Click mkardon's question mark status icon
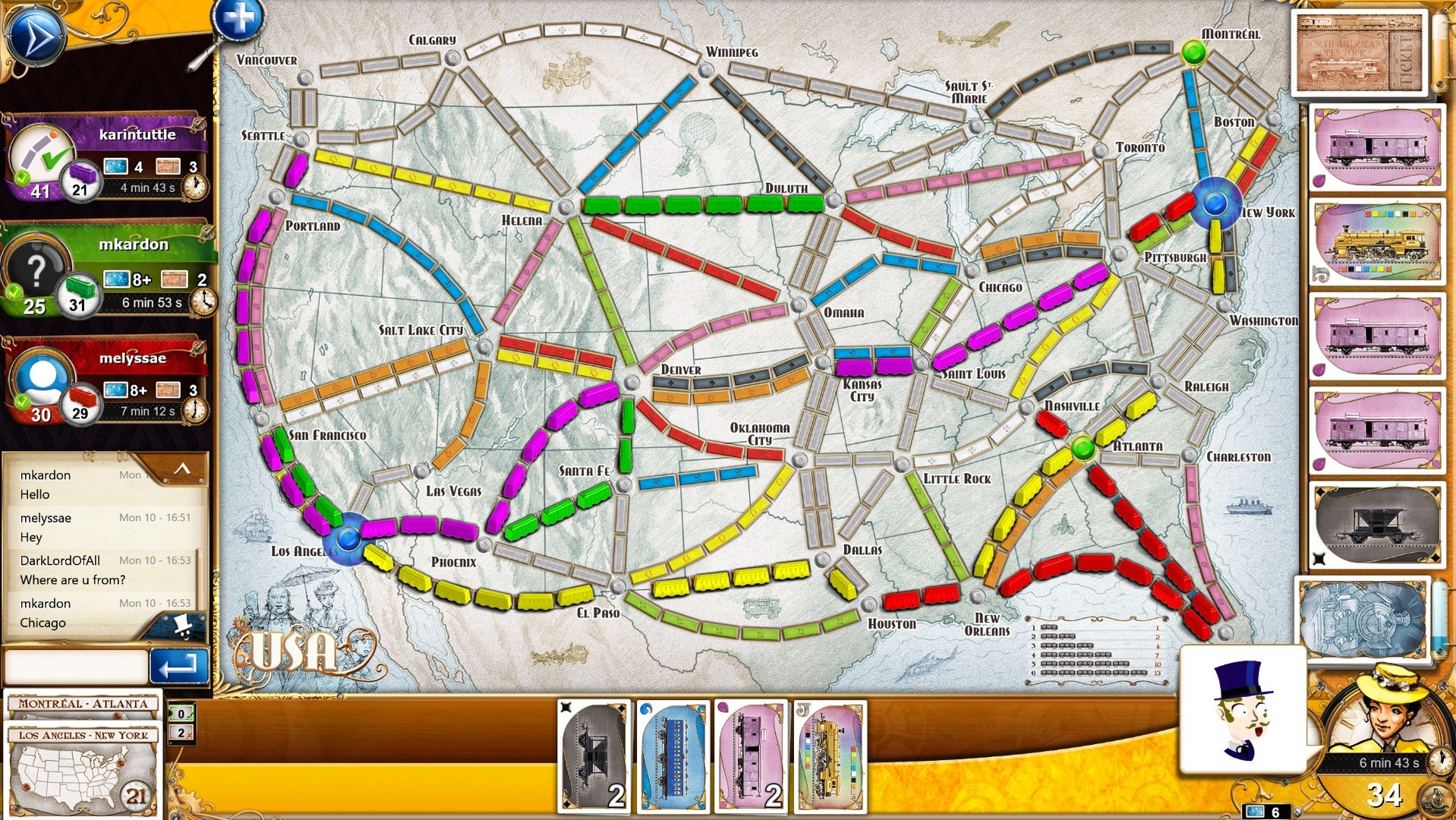The width and height of the screenshot is (1456, 820). click(x=36, y=270)
